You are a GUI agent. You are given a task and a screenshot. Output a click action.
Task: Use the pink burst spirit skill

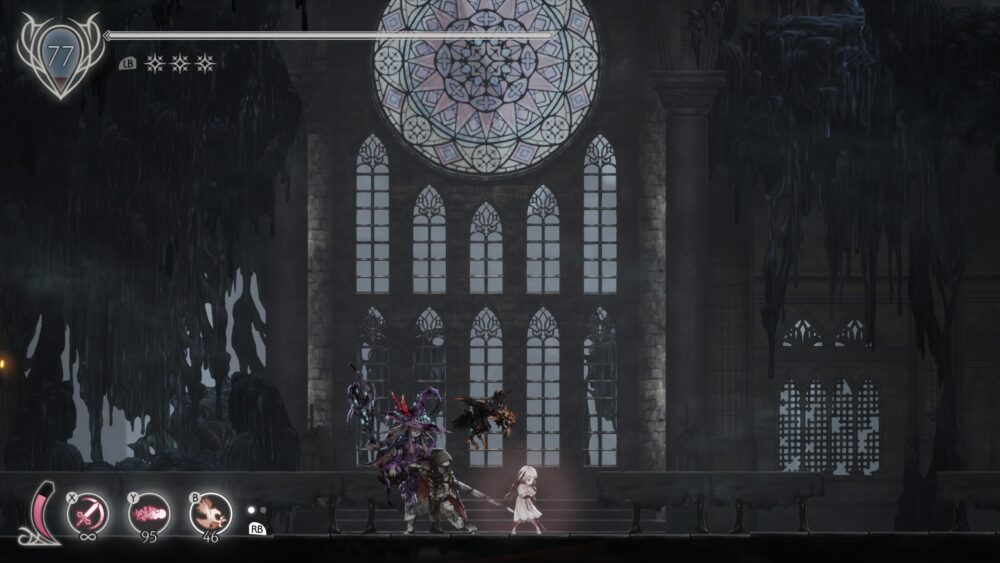[x=149, y=514]
